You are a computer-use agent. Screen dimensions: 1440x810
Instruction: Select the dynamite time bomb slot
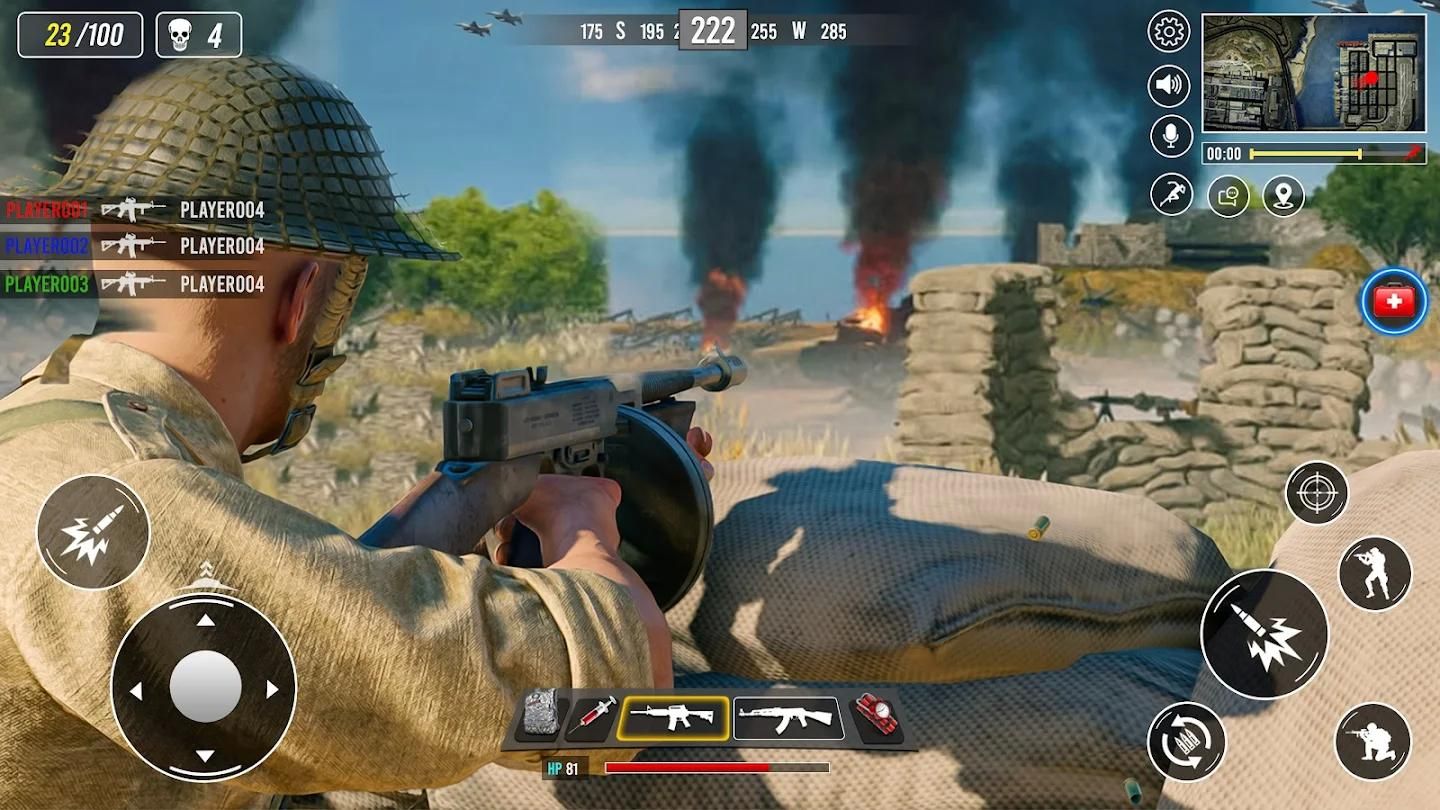tap(875, 718)
